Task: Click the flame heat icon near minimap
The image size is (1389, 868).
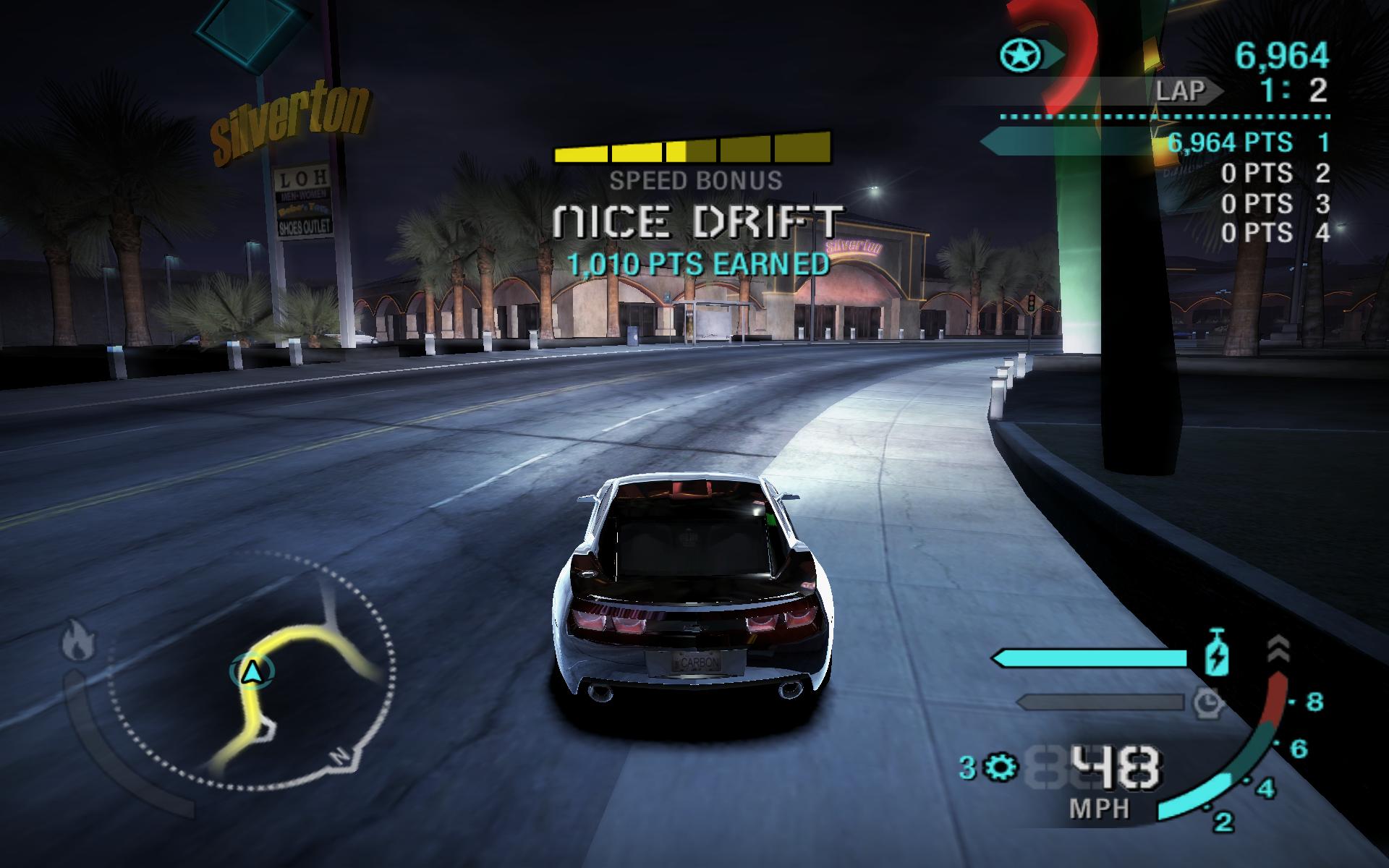Action: (74, 642)
